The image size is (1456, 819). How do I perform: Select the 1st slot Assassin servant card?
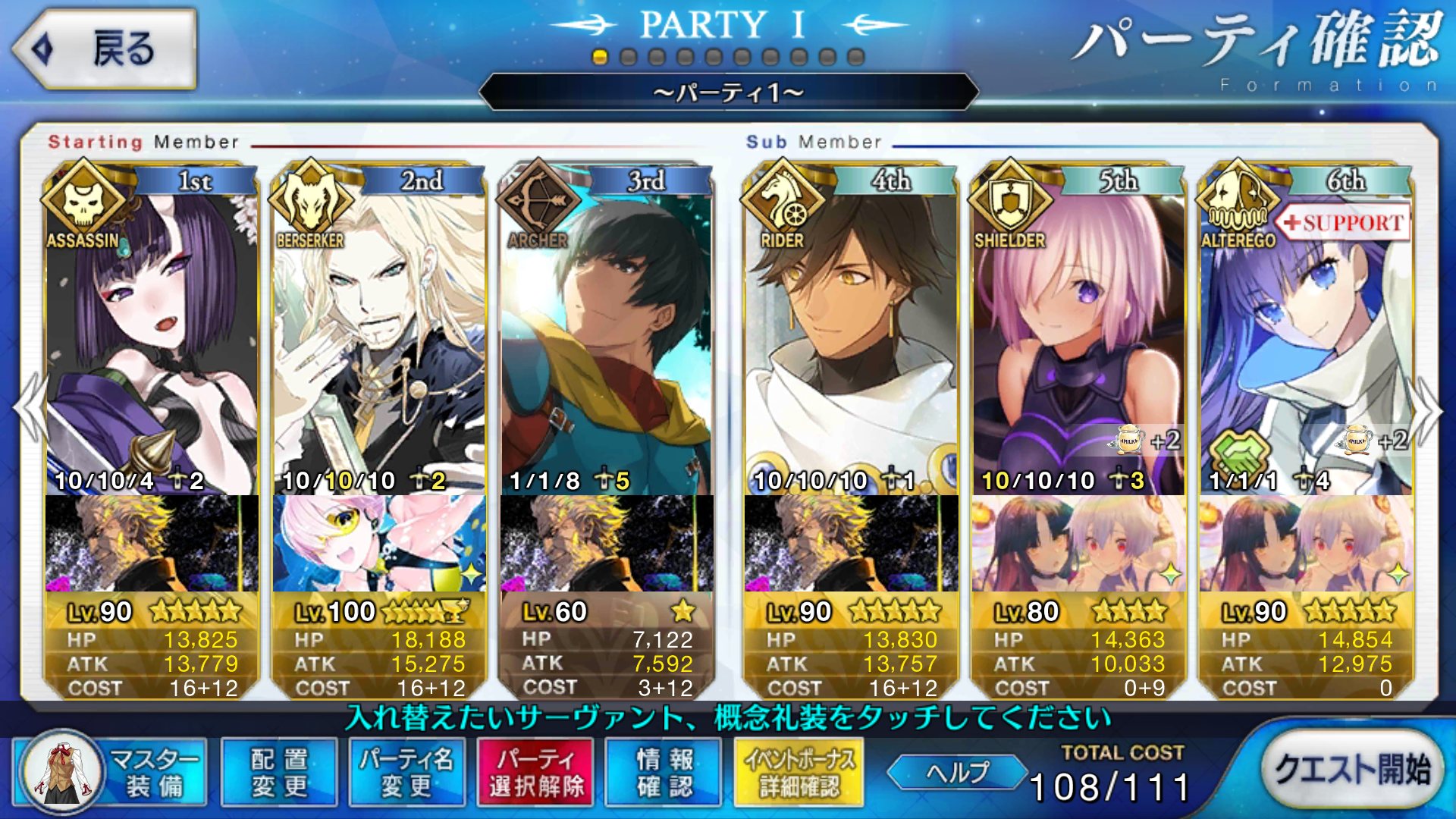click(152, 341)
